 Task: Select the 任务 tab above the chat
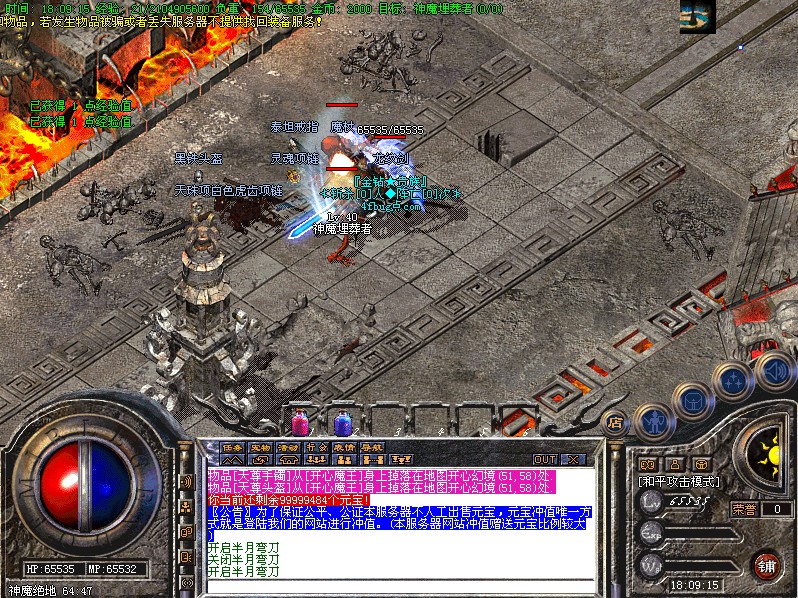point(232,447)
